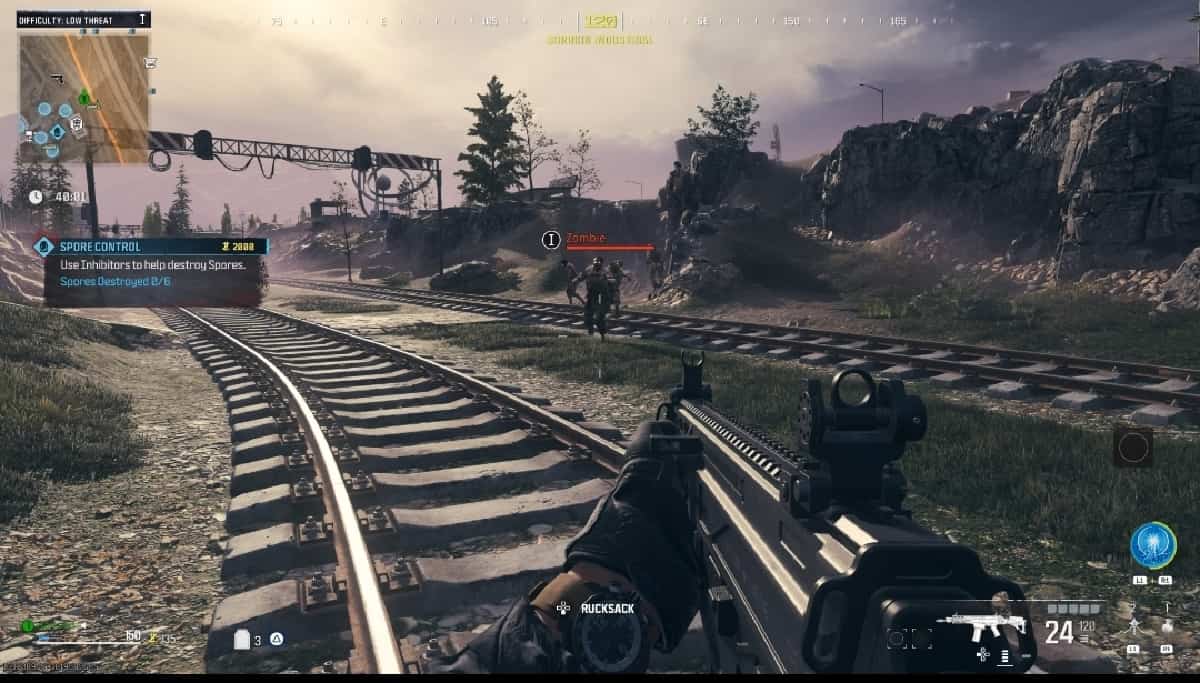Click the blue diamond contract marker on minimap
The image size is (1200, 683).
(x=57, y=132)
